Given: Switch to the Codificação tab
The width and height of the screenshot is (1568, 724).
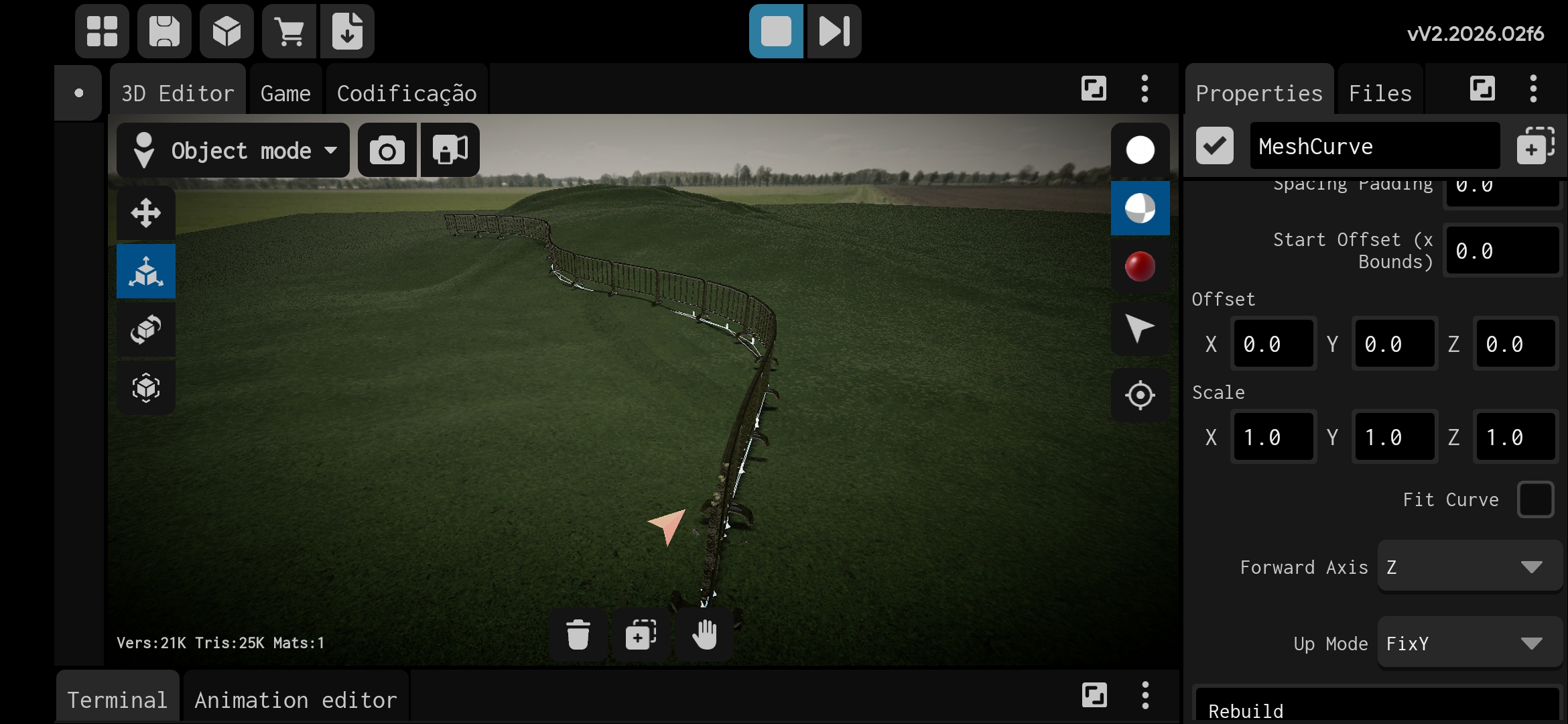Looking at the screenshot, I should point(406,92).
